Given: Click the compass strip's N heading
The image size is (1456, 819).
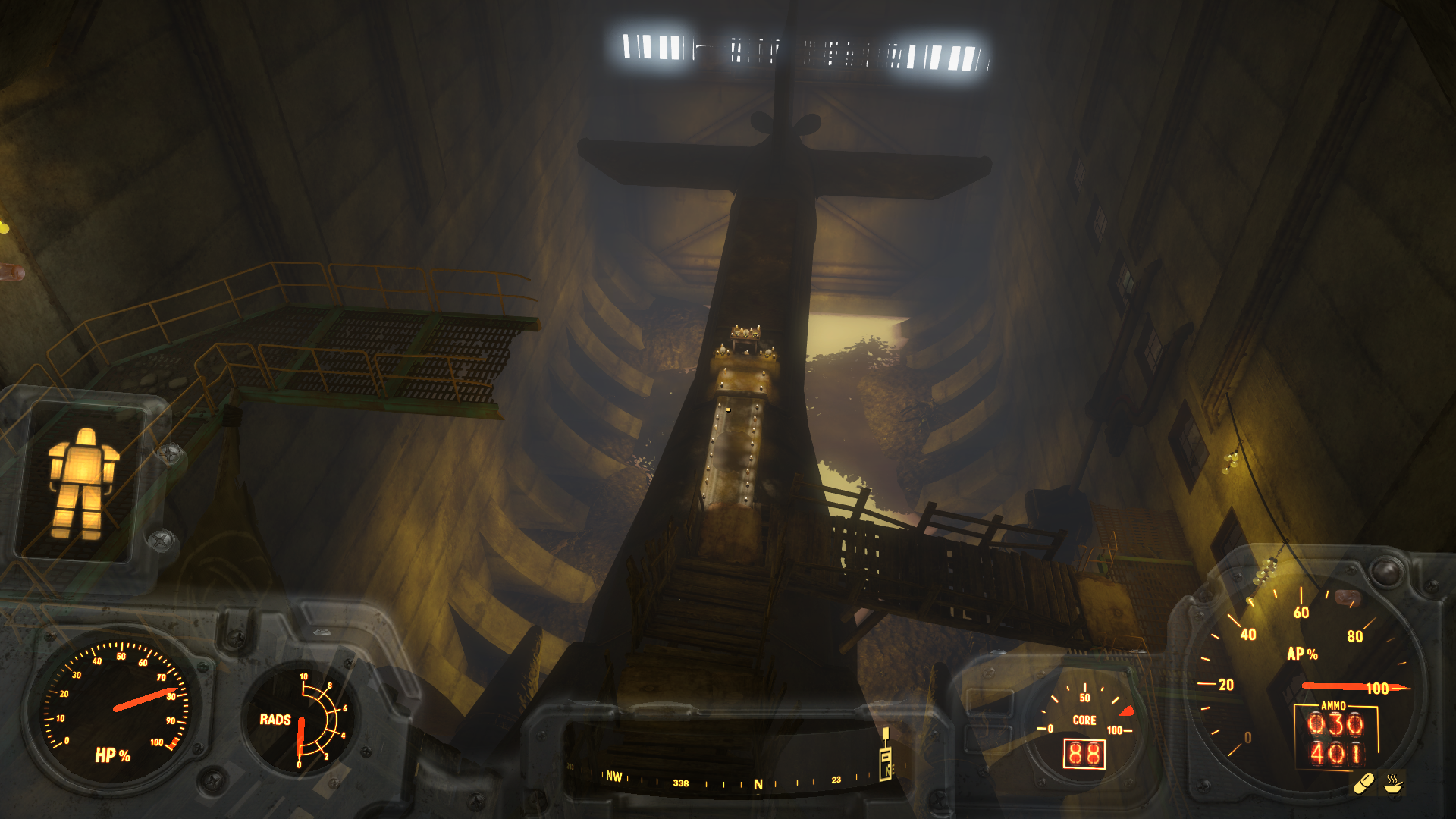Looking at the screenshot, I should pos(758,785).
